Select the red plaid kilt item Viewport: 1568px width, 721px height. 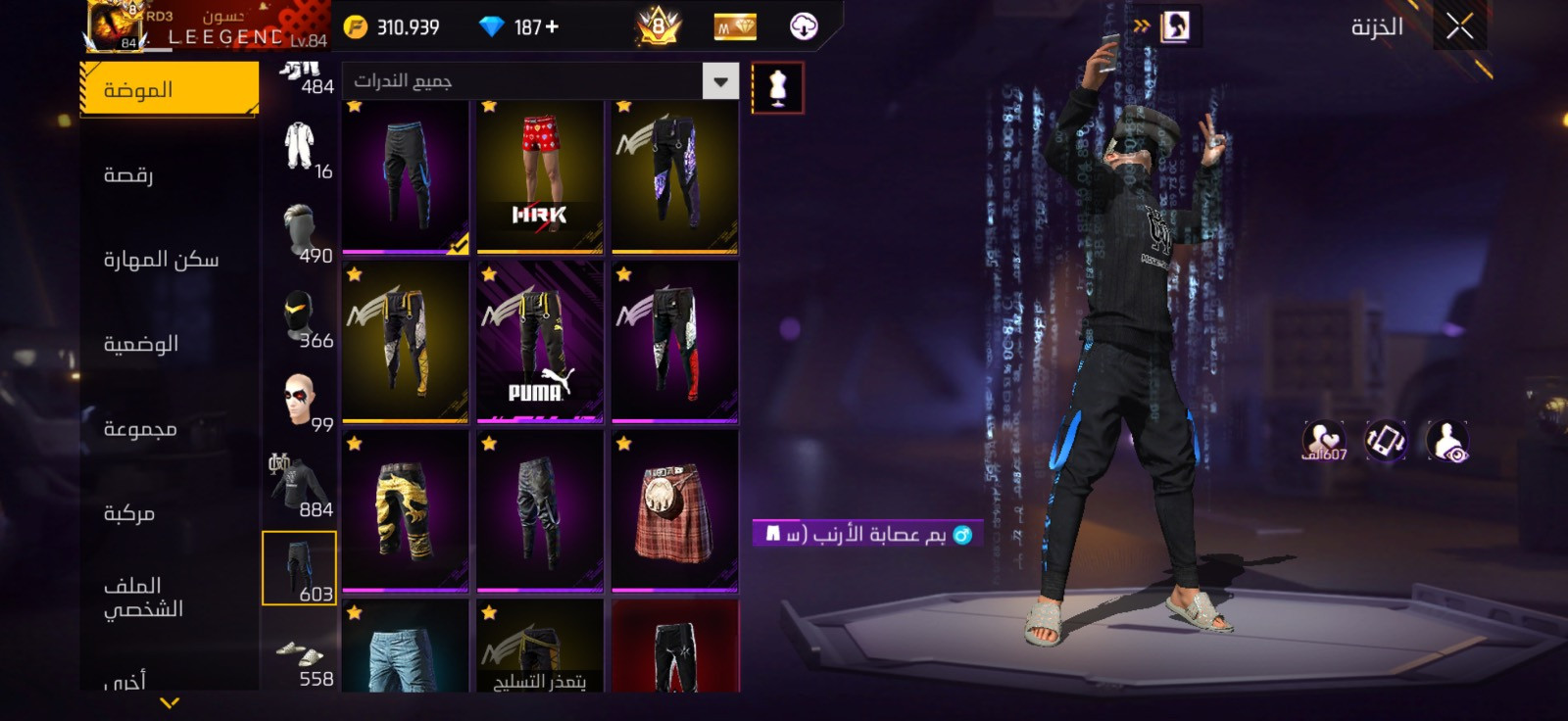674,511
